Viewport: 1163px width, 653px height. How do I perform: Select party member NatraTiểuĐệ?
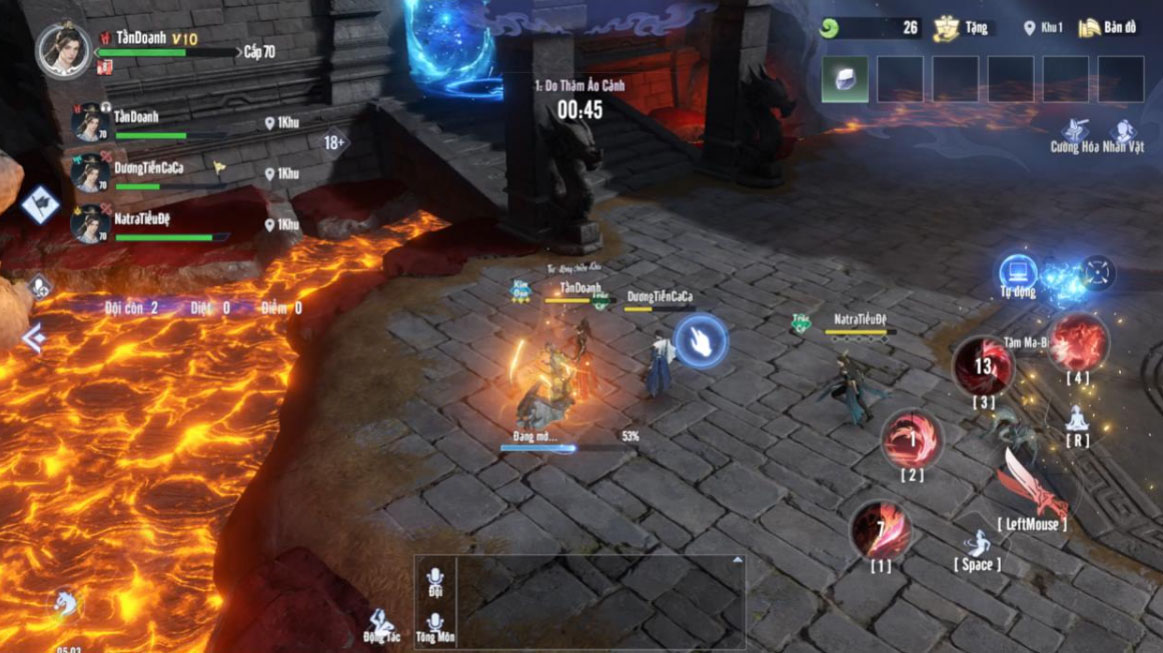pos(91,225)
